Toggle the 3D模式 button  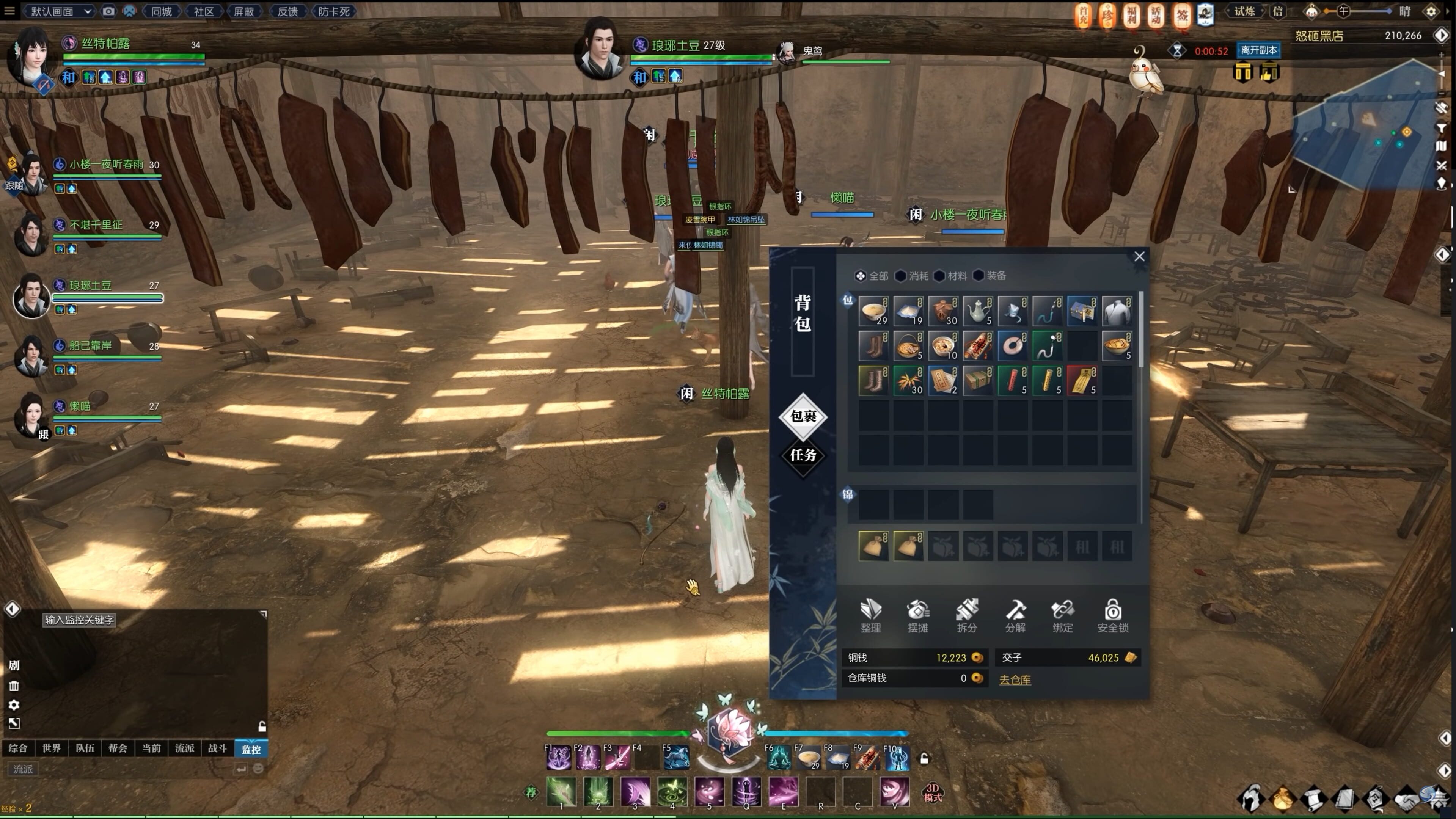click(933, 792)
